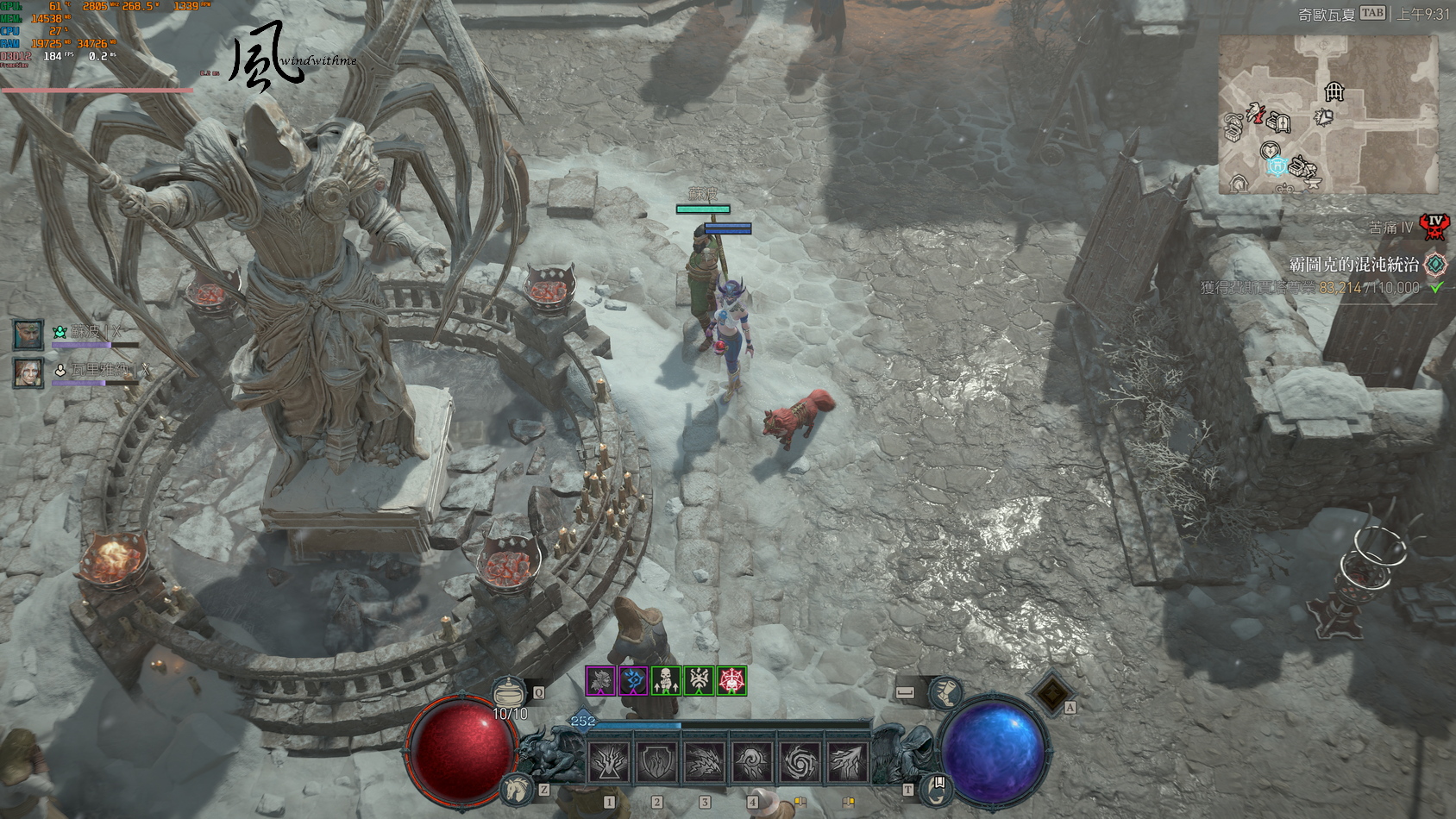Screen dimensions: 1456x819
Task: Cast the flame shield skill in slot 2
Action: (657, 762)
